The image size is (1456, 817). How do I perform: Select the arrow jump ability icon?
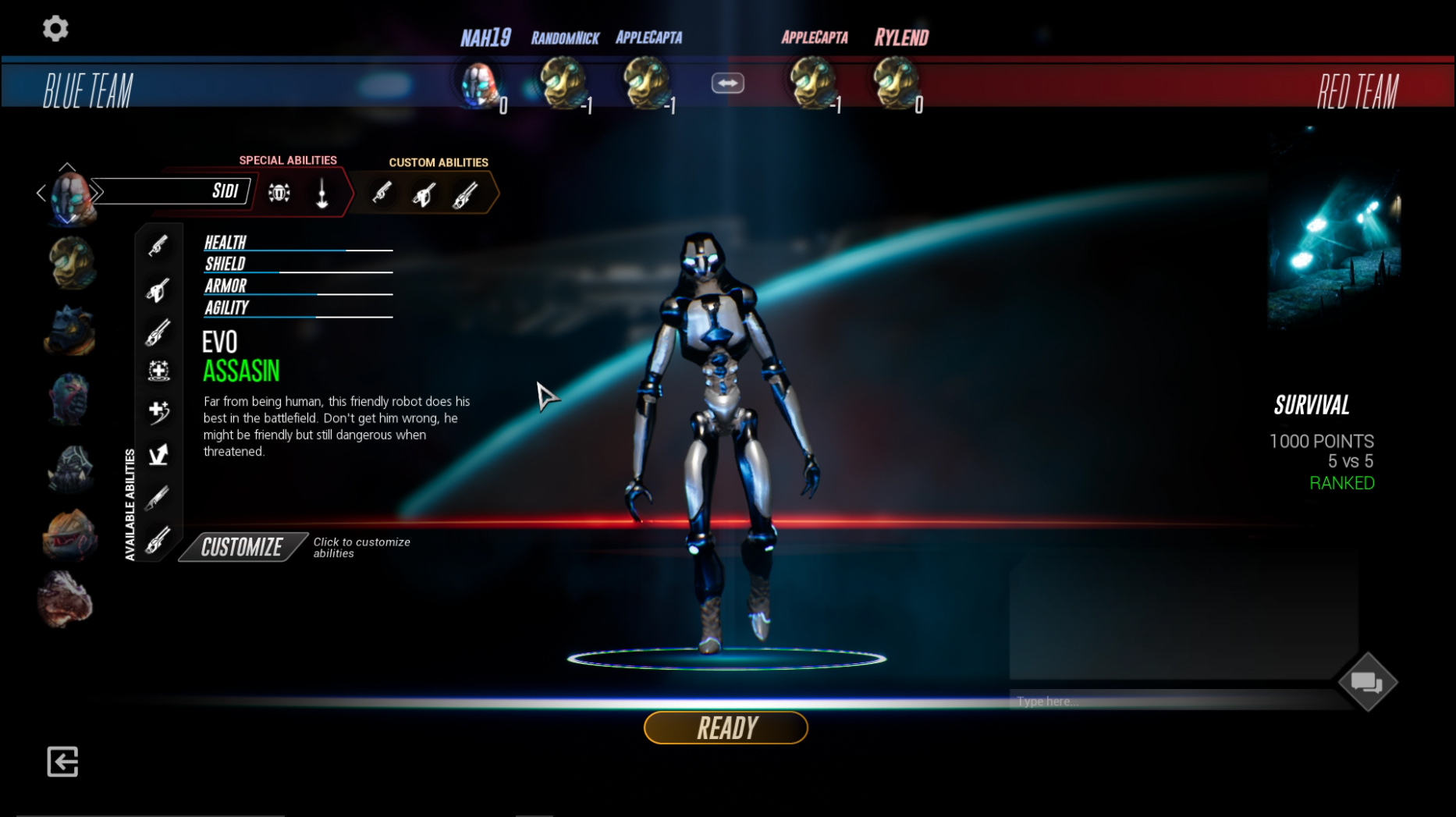pos(158,453)
